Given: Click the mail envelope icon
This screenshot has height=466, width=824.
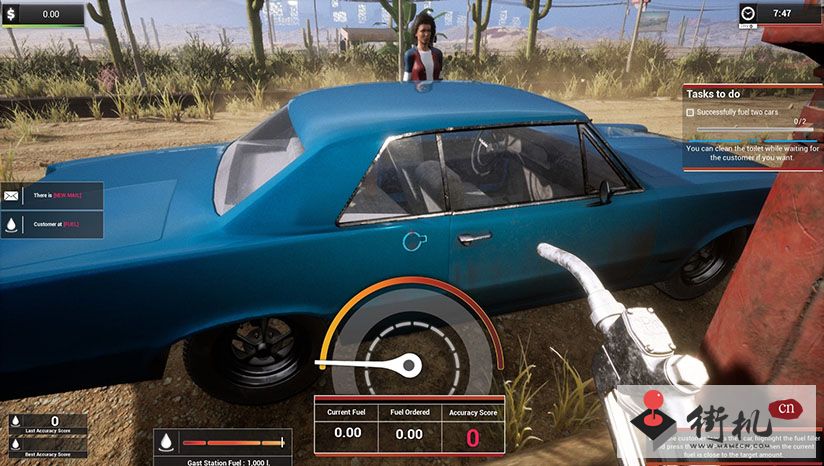Looking at the screenshot, I should (x=12, y=196).
